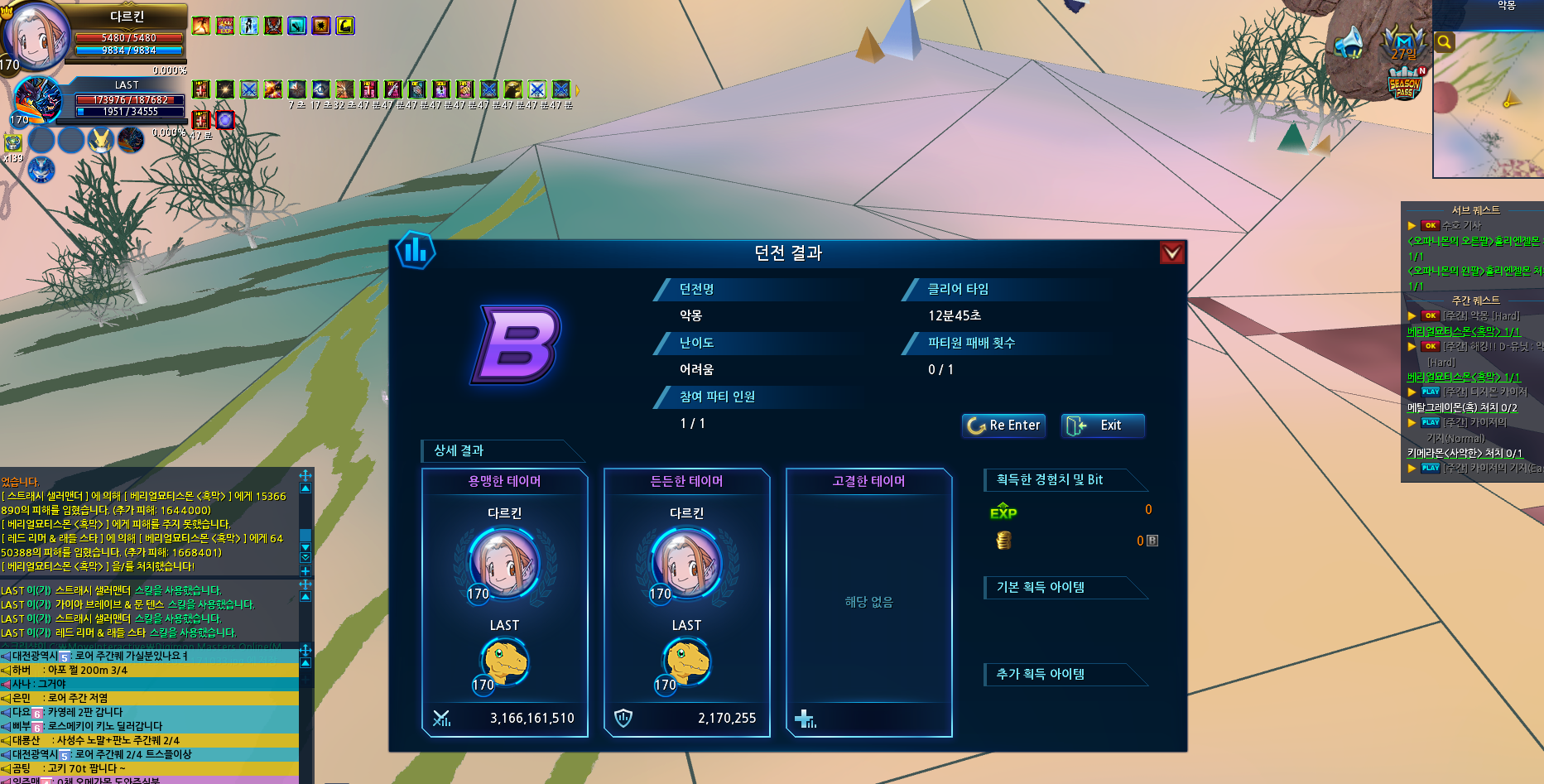Image resolution: width=1544 pixels, height=784 pixels.
Task: Open the megaphone announcement icon
Action: [x=1349, y=41]
